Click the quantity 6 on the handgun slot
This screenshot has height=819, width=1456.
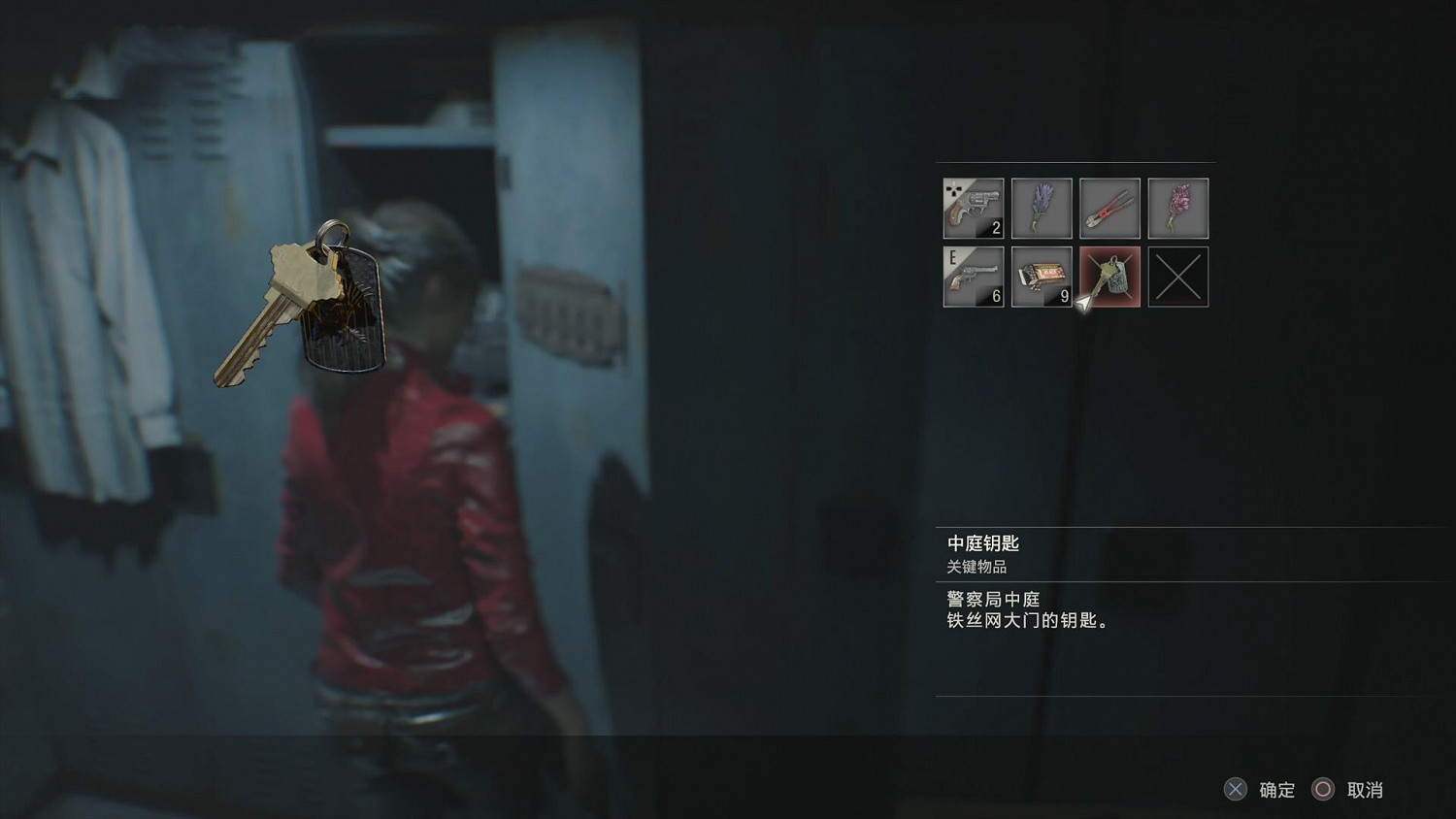click(x=997, y=298)
